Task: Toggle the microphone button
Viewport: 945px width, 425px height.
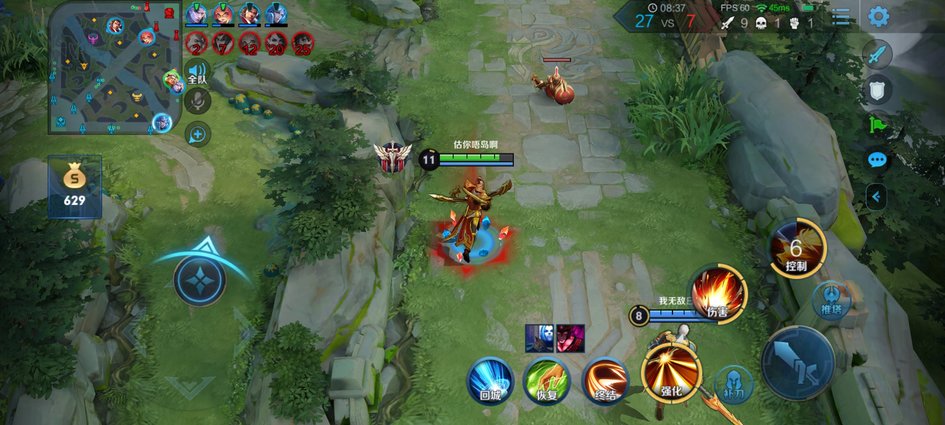Action: pyautogui.click(x=197, y=101)
